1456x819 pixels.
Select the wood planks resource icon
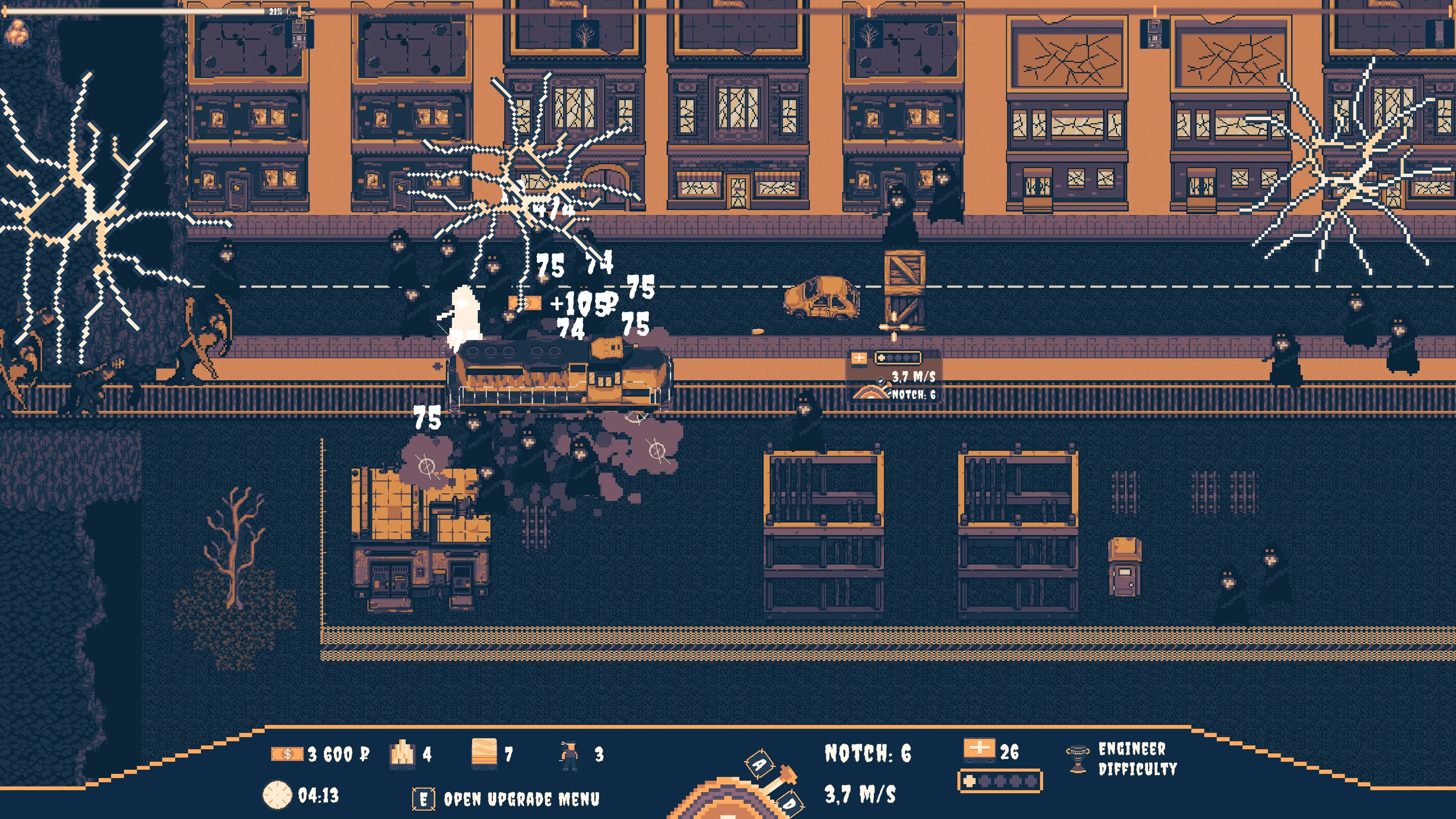[x=484, y=753]
